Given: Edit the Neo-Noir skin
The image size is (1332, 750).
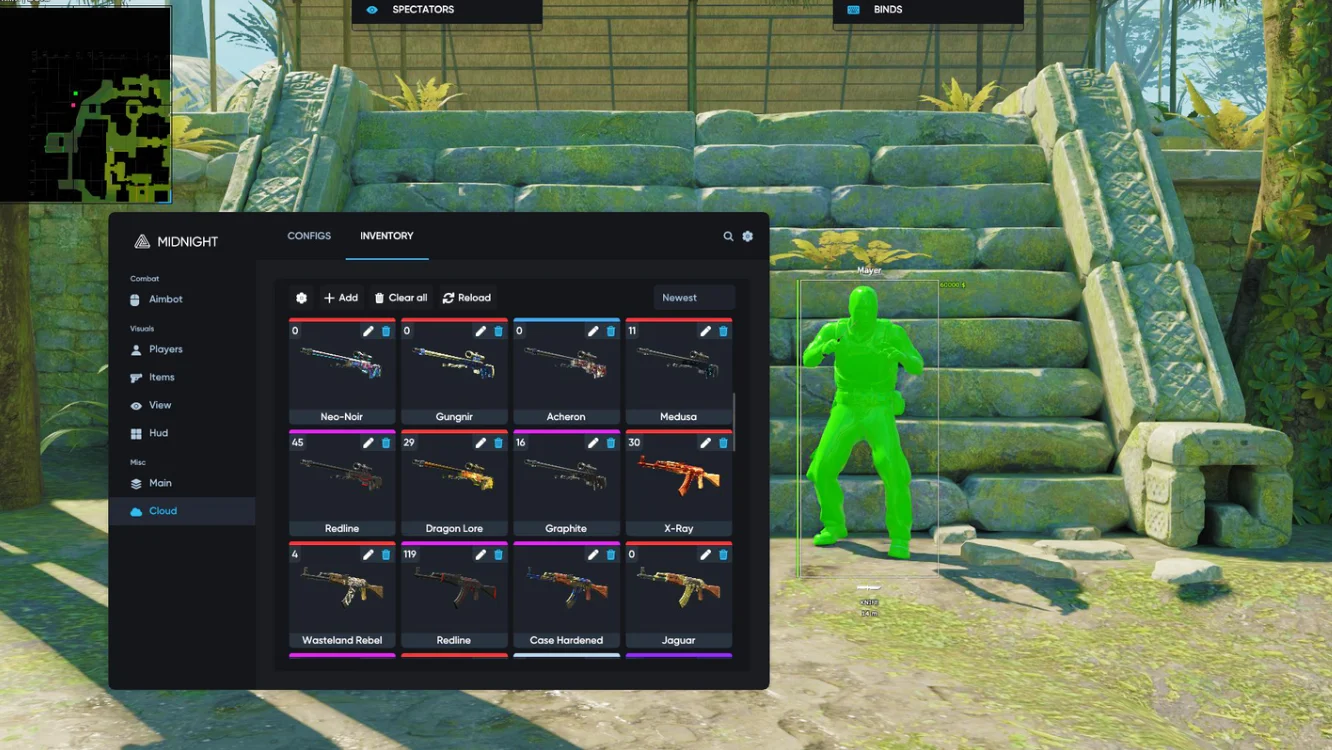Looking at the screenshot, I should (368, 331).
